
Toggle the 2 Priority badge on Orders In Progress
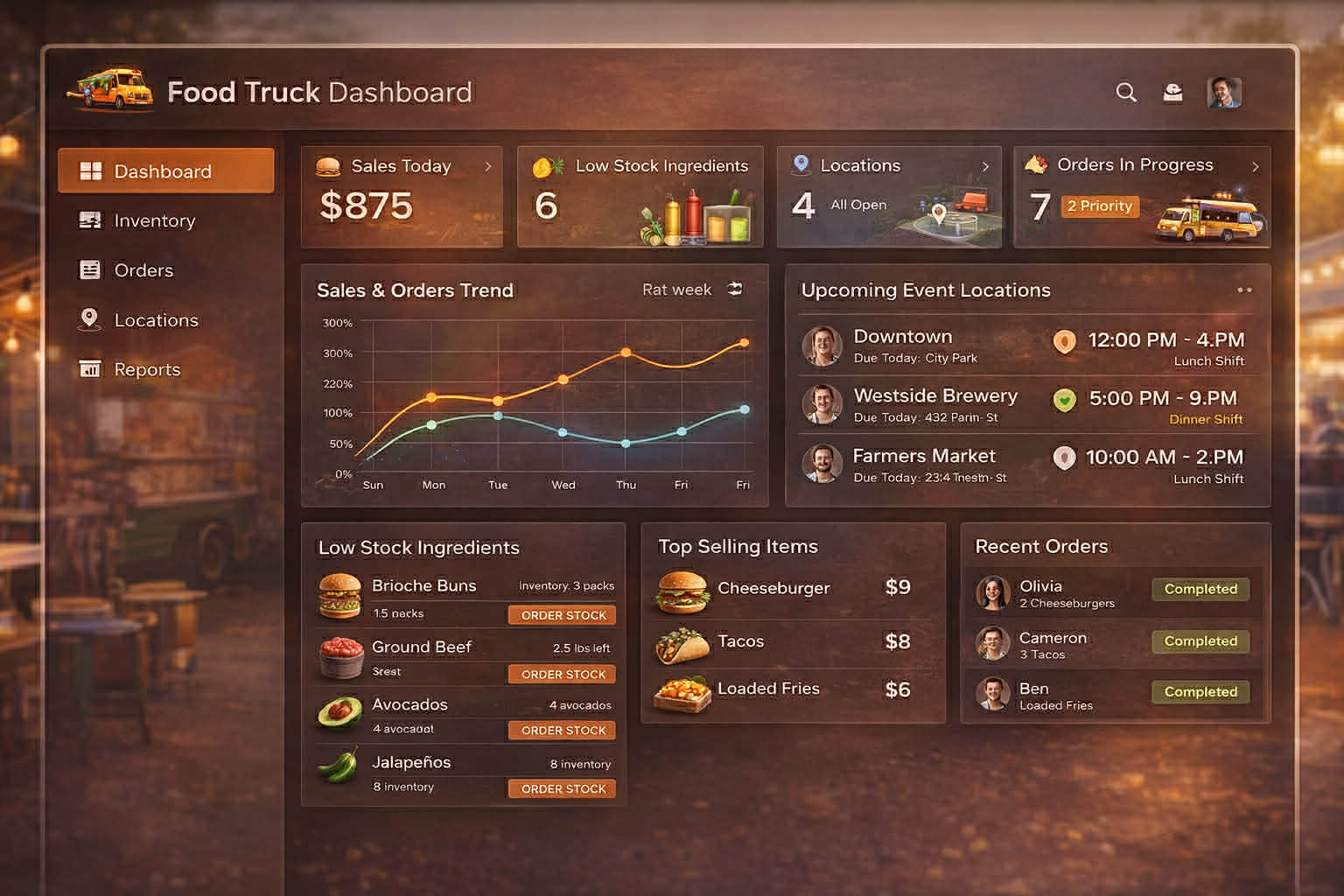click(1100, 206)
